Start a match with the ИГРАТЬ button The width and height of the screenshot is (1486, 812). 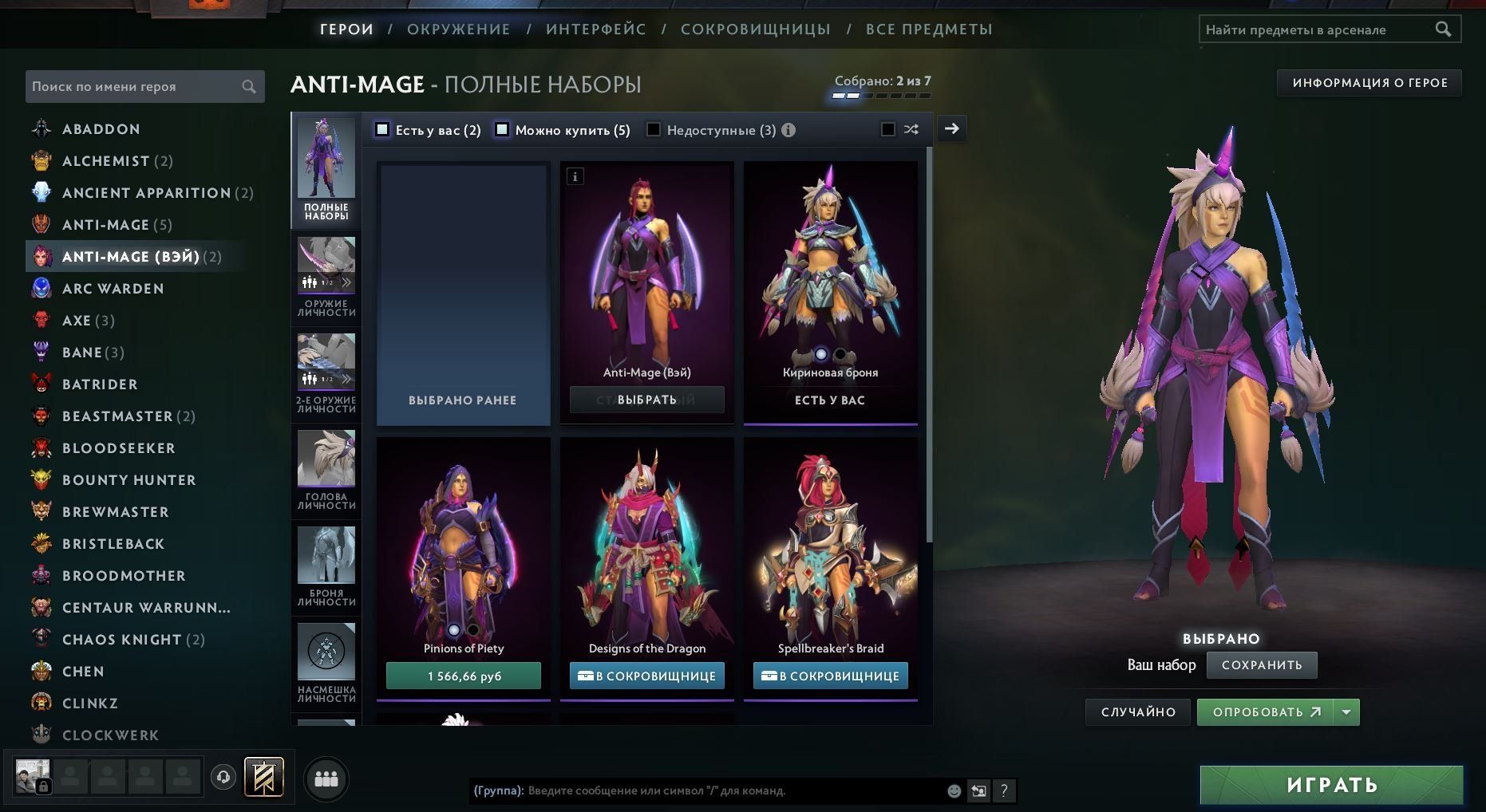[1331, 785]
